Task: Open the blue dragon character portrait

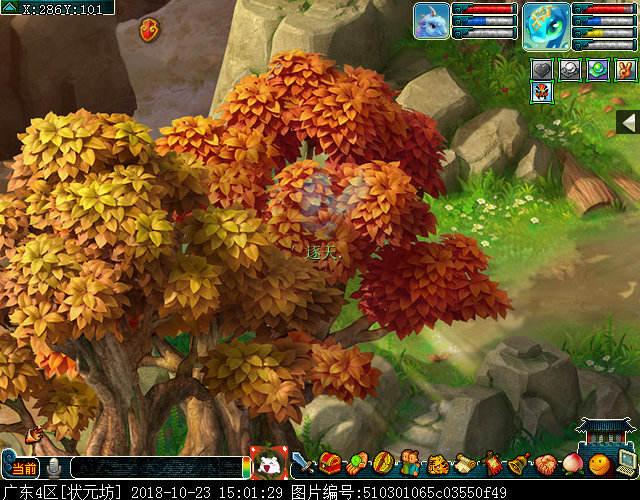Action: pyautogui.click(x=546, y=25)
